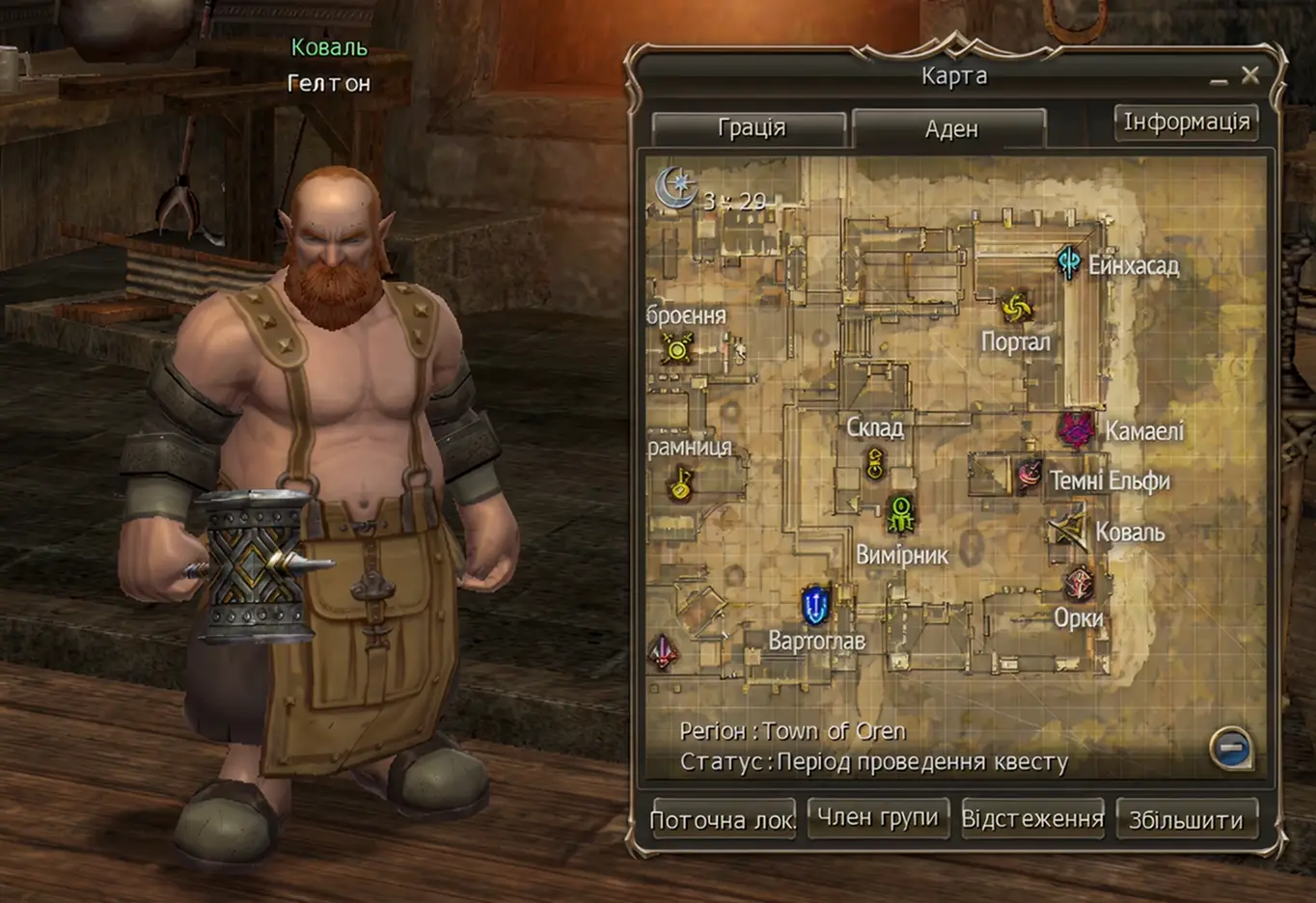Switch to the Грація tab
Screen dimensions: 1316x903
coord(752,127)
